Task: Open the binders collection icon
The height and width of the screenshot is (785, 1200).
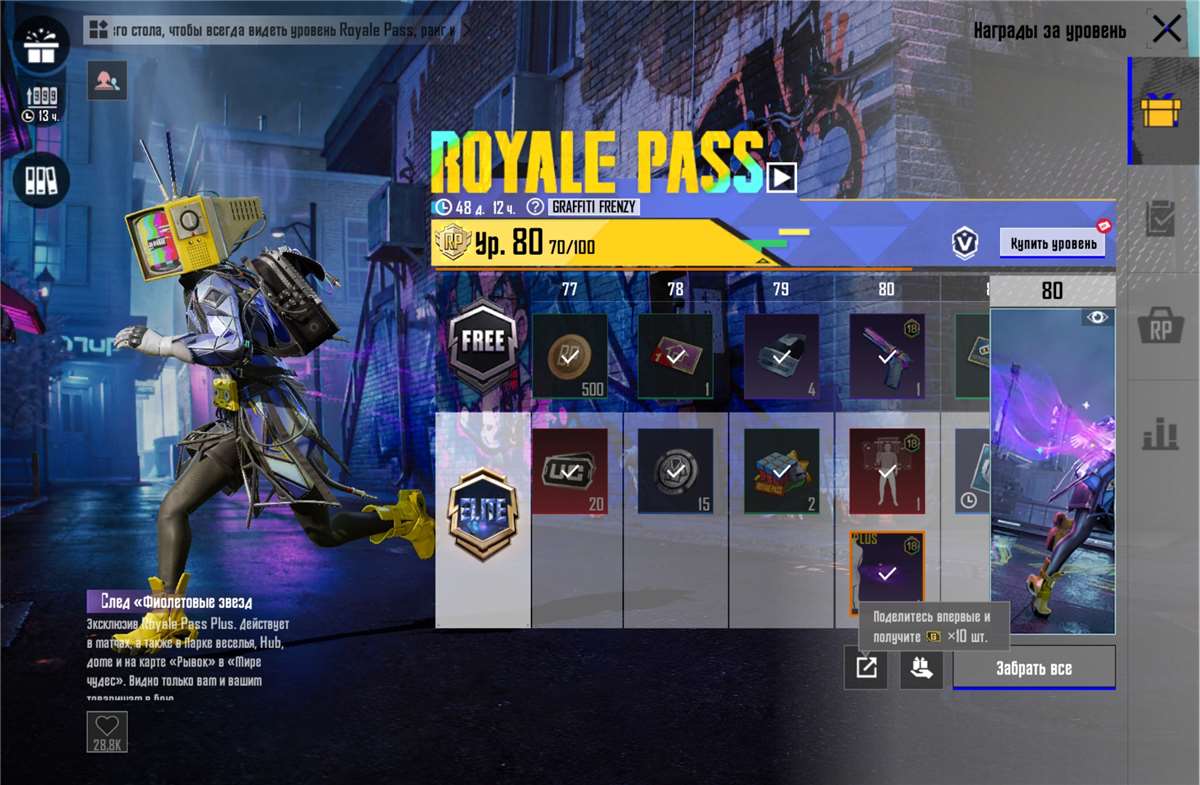Action: [41, 180]
